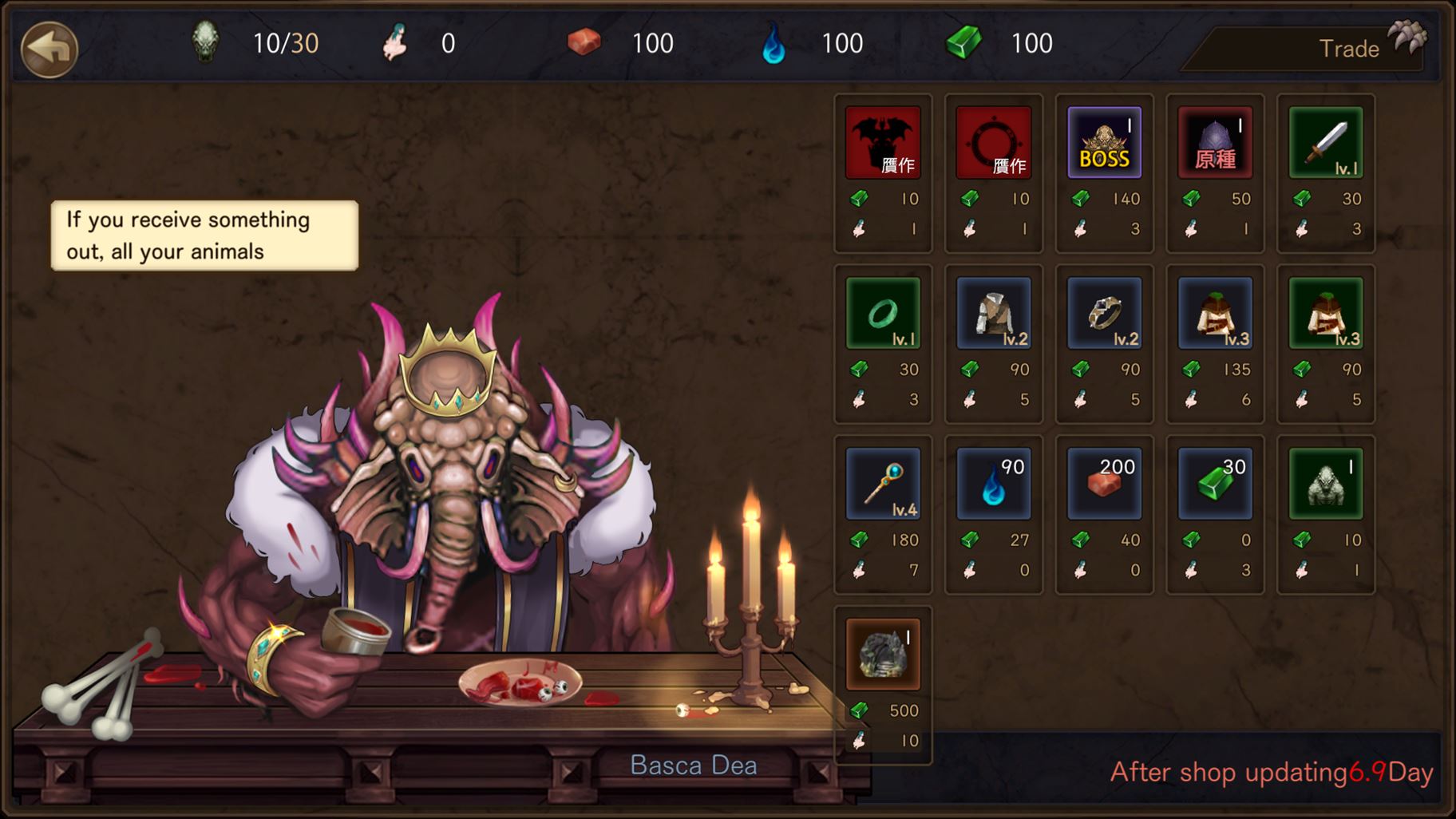The image size is (1456, 819).
Task: Buy the 30 green gem pack
Action: pos(1215,484)
